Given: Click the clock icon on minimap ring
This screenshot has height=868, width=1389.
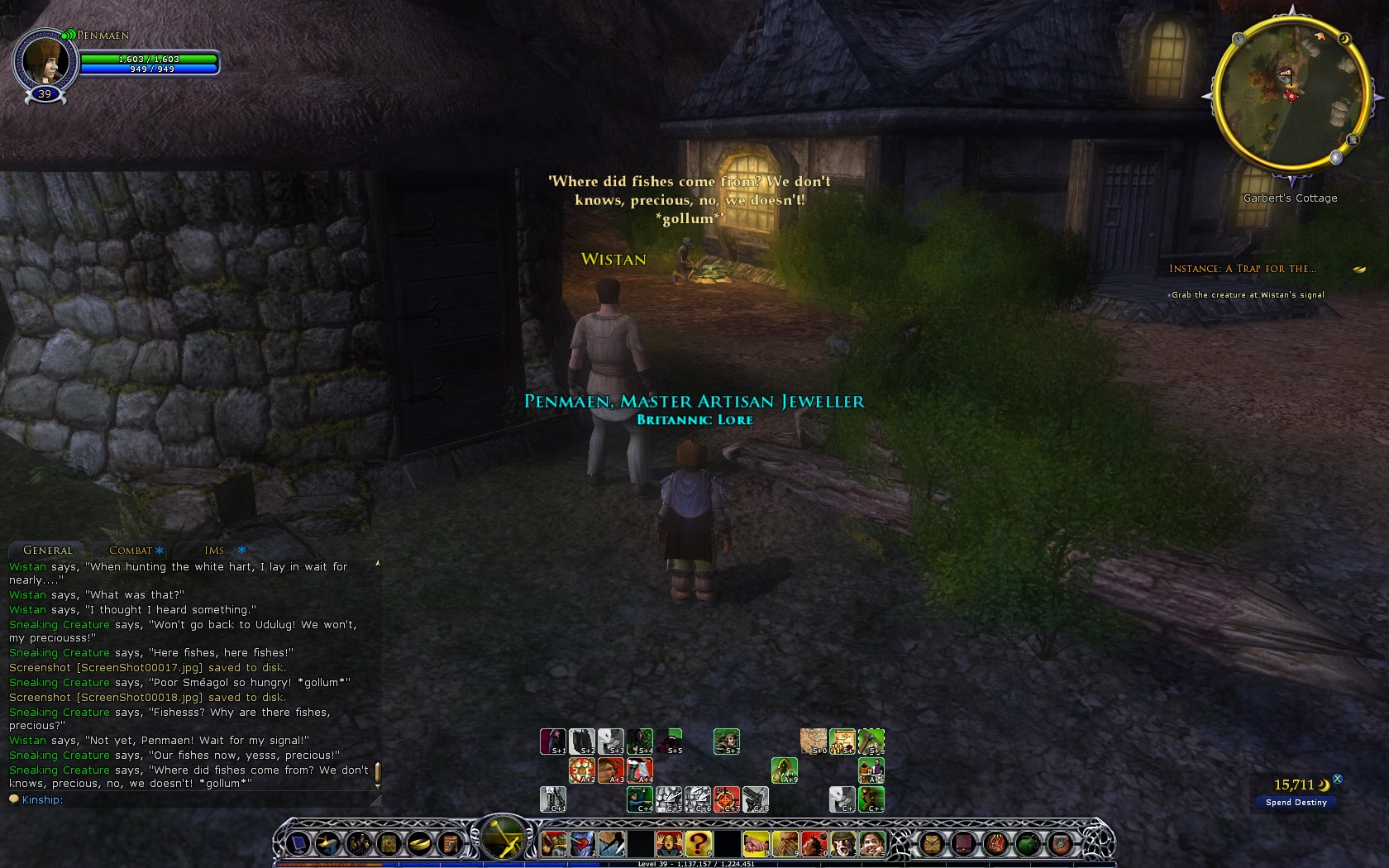Looking at the screenshot, I should pyautogui.click(x=1239, y=39).
